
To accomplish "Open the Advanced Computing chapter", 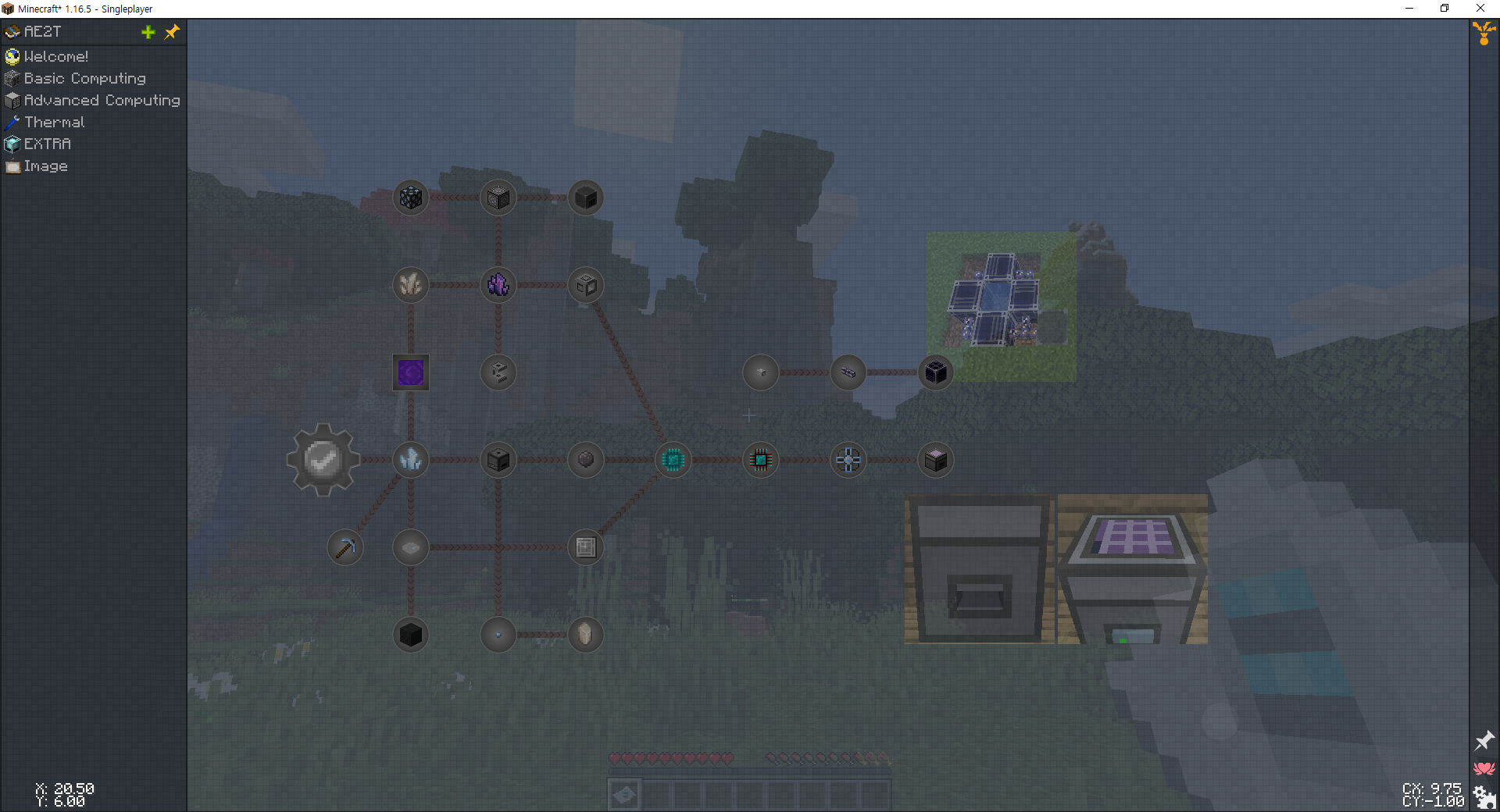I will 101,100.
